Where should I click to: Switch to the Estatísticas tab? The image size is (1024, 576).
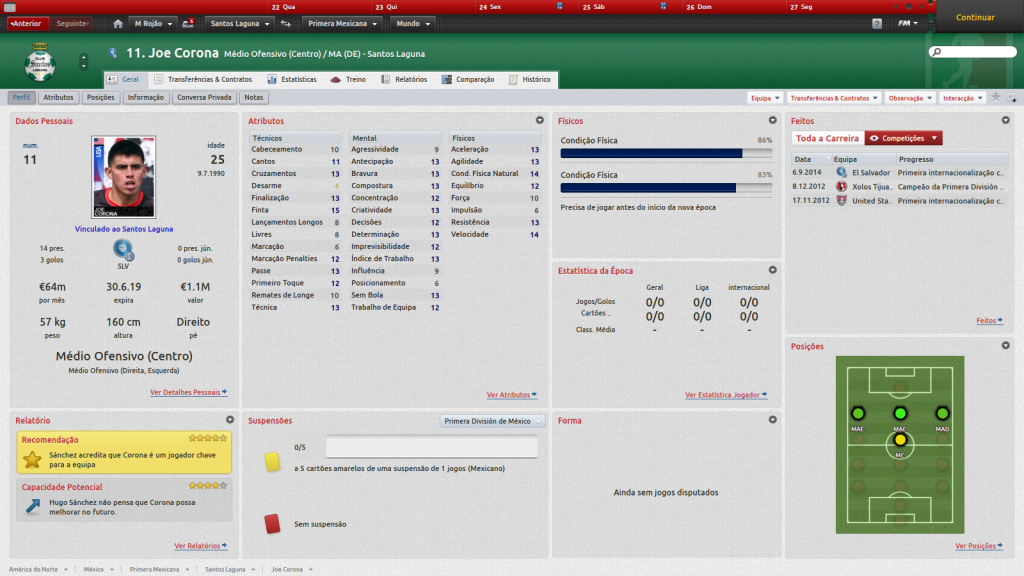292,79
